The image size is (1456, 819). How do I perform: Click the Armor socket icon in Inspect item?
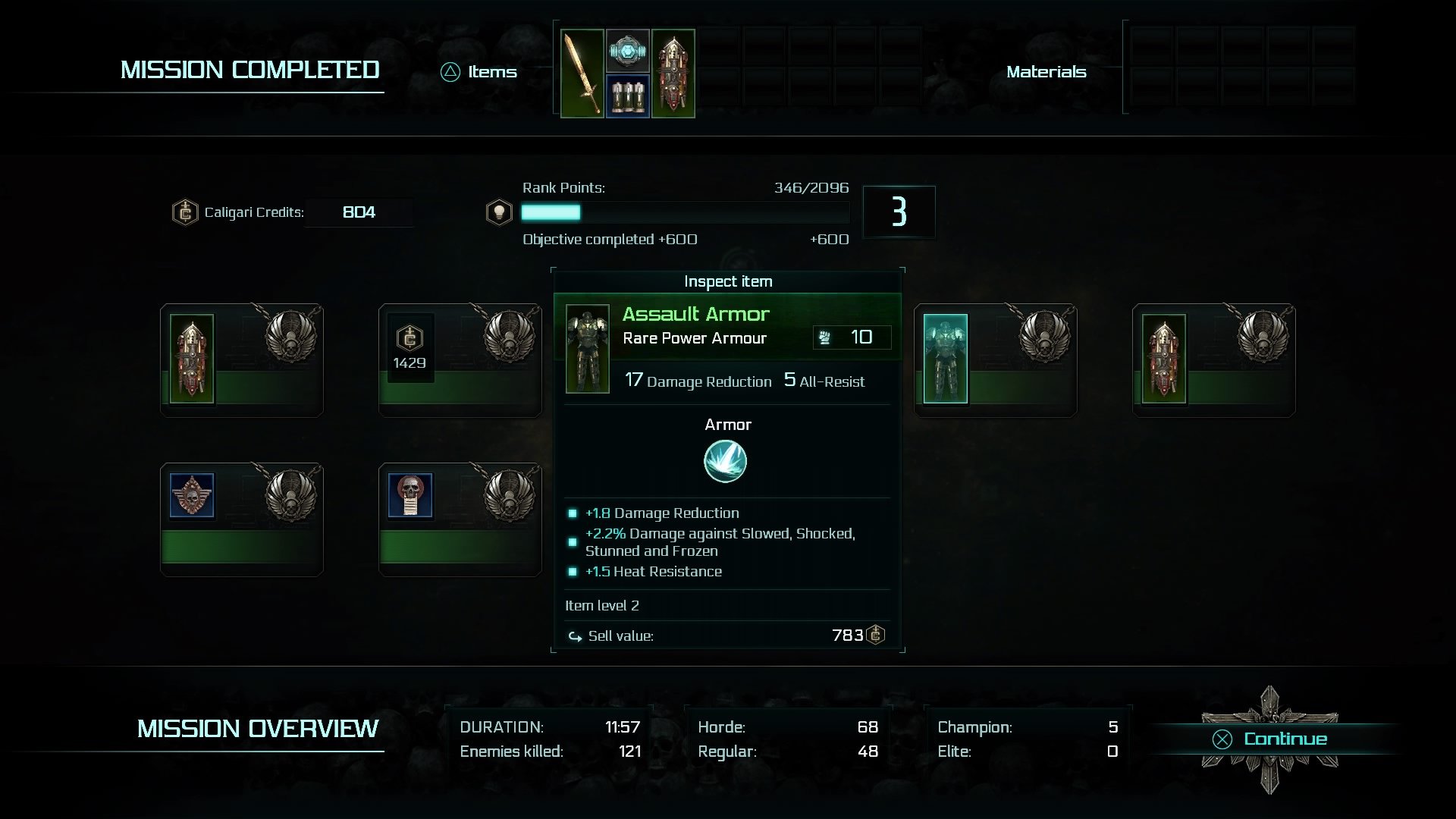[726, 460]
